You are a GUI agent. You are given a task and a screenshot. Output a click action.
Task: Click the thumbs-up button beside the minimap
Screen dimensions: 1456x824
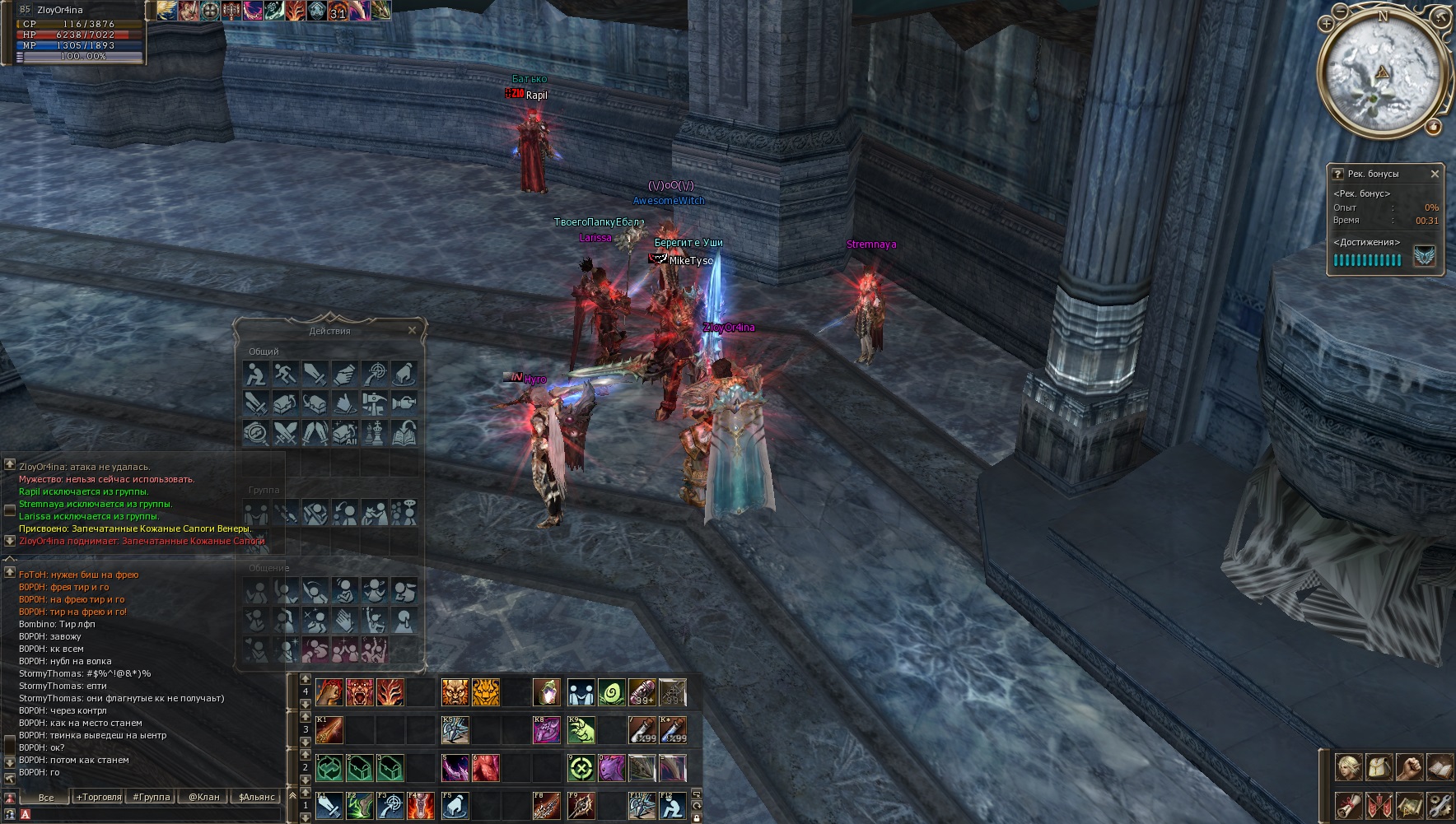click(1435, 127)
